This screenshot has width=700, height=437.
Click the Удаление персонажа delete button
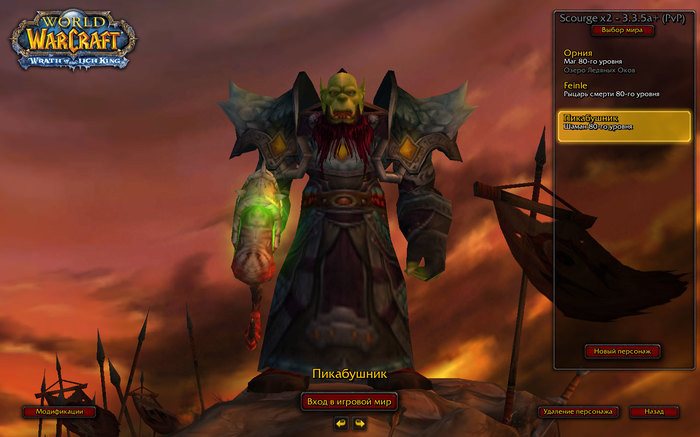(x=578, y=411)
